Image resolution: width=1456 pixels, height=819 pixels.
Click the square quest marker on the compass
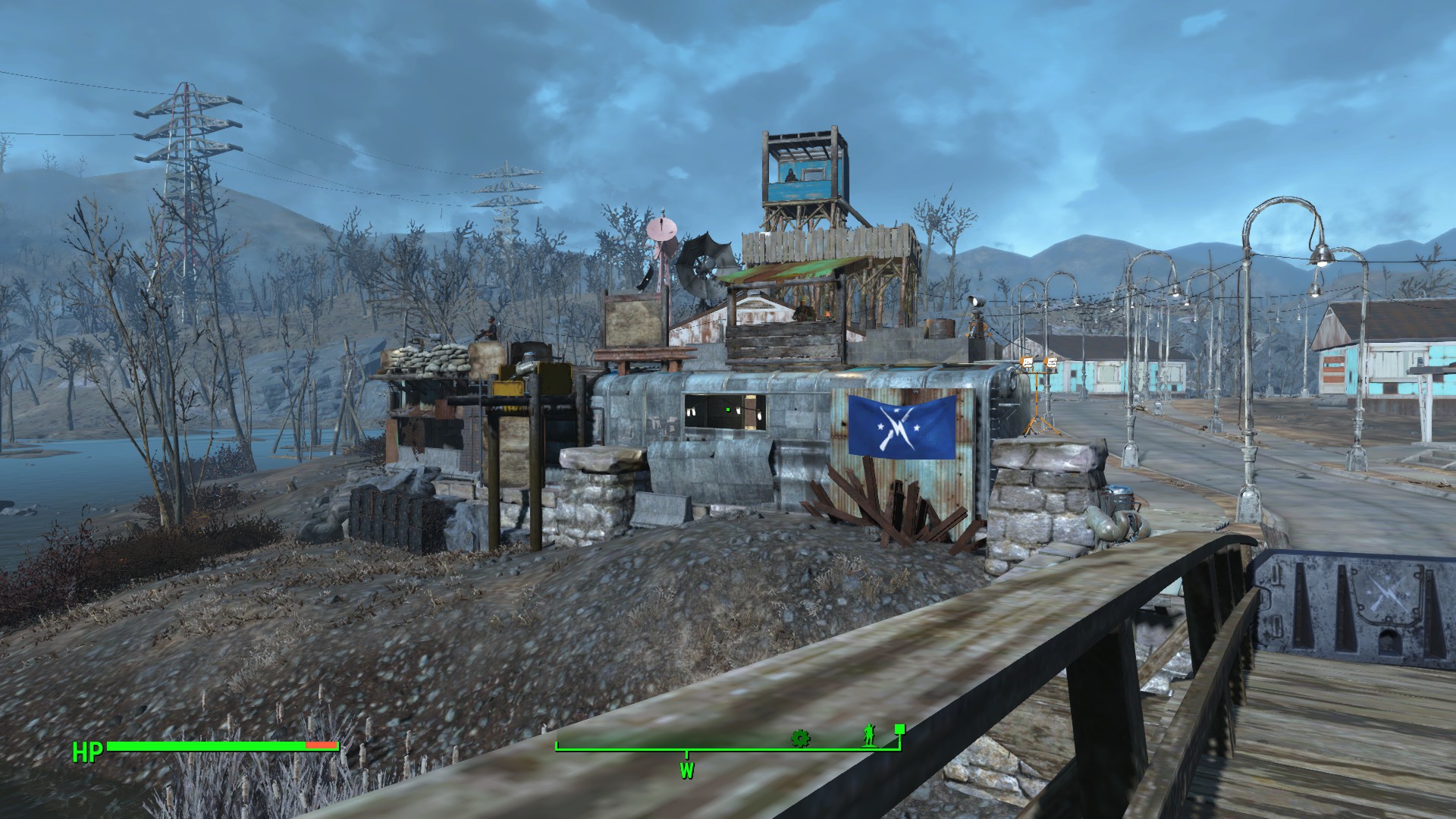(x=899, y=730)
